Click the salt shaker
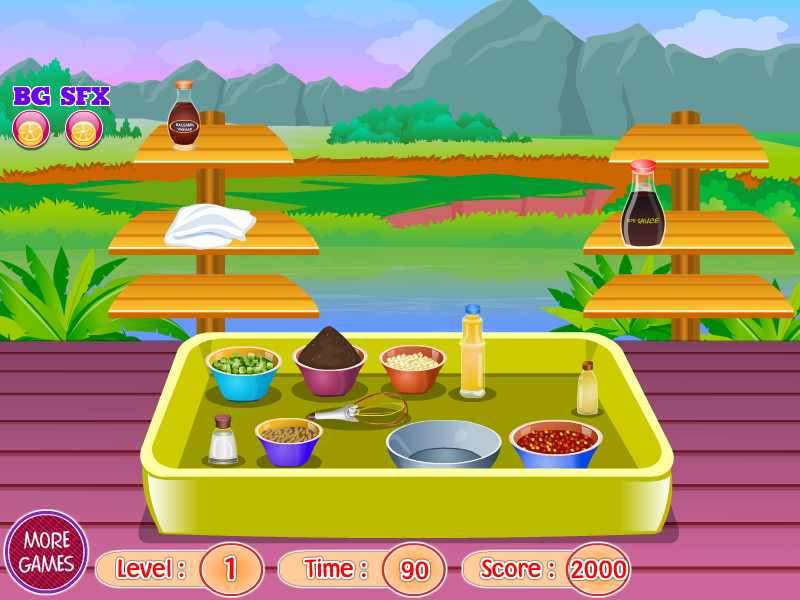800x600 pixels. point(222,440)
